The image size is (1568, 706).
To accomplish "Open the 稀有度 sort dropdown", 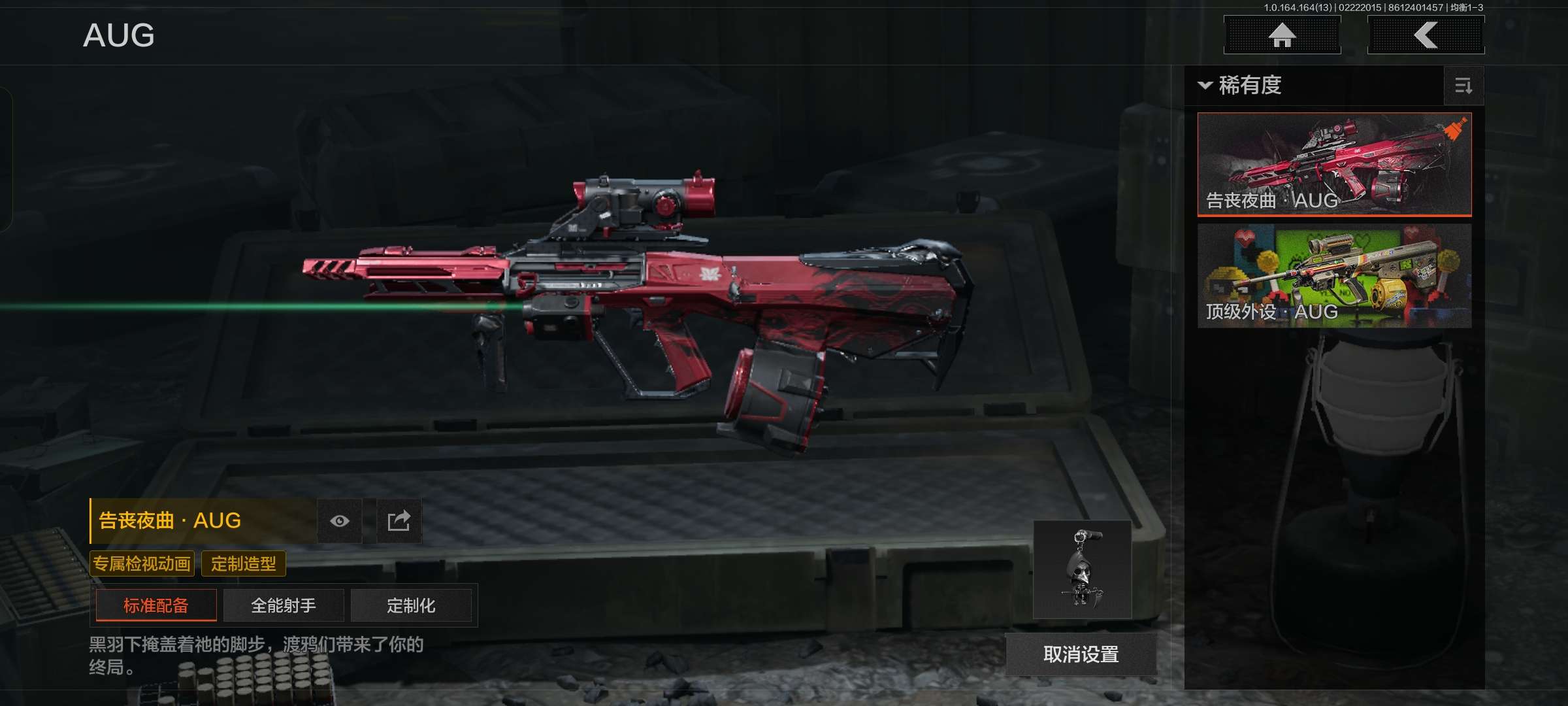I will pos(1240,86).
